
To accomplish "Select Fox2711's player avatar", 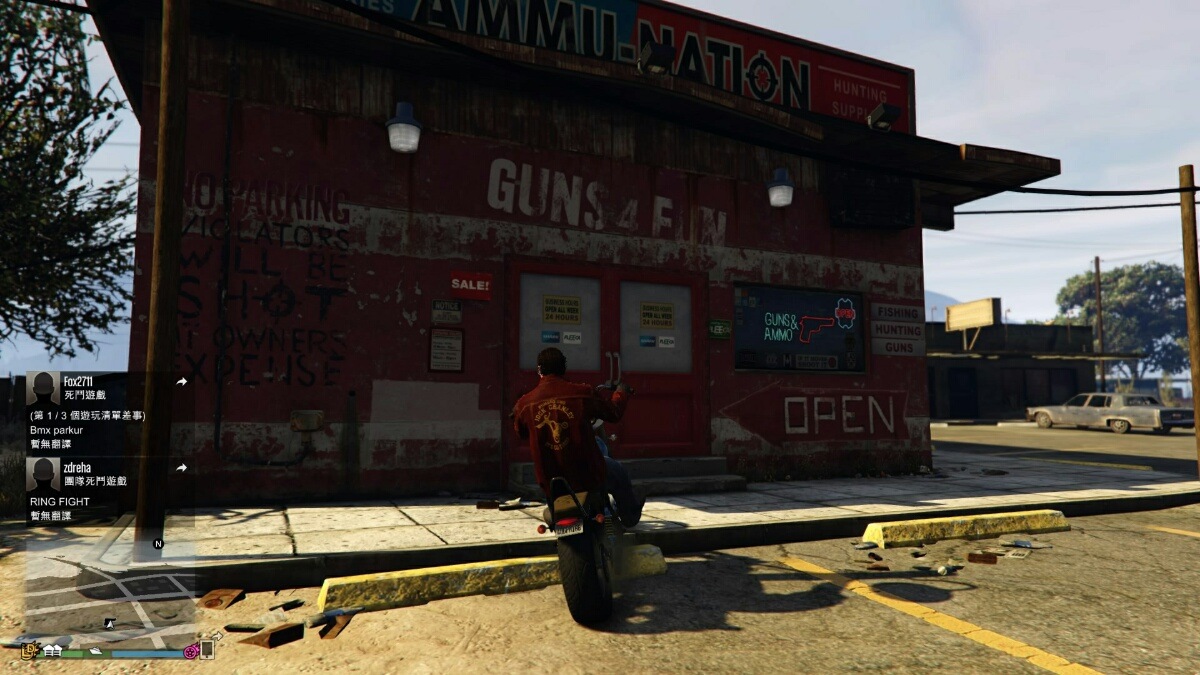I will click(43, 389).
